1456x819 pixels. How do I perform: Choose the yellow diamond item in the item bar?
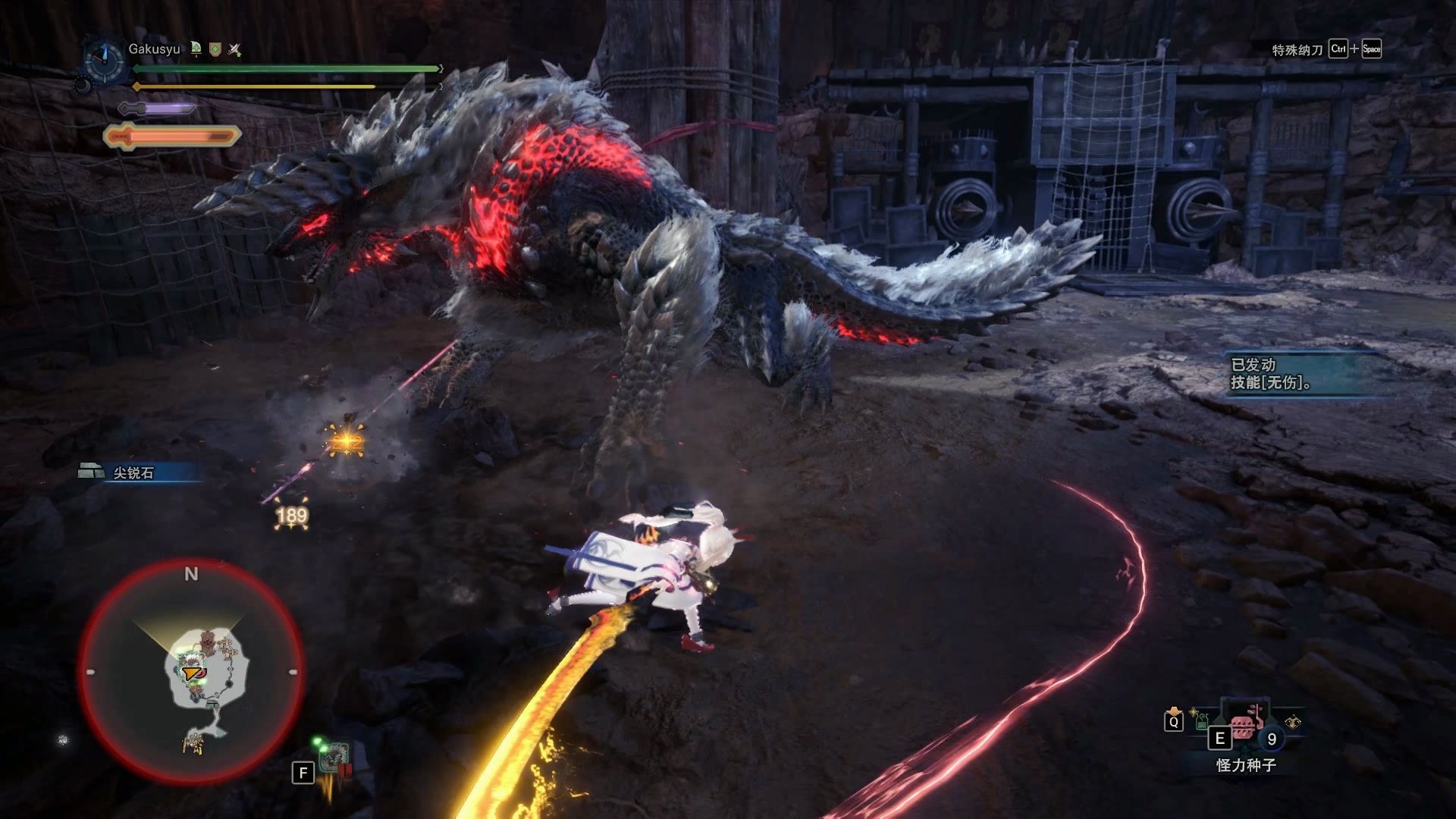1293,722
